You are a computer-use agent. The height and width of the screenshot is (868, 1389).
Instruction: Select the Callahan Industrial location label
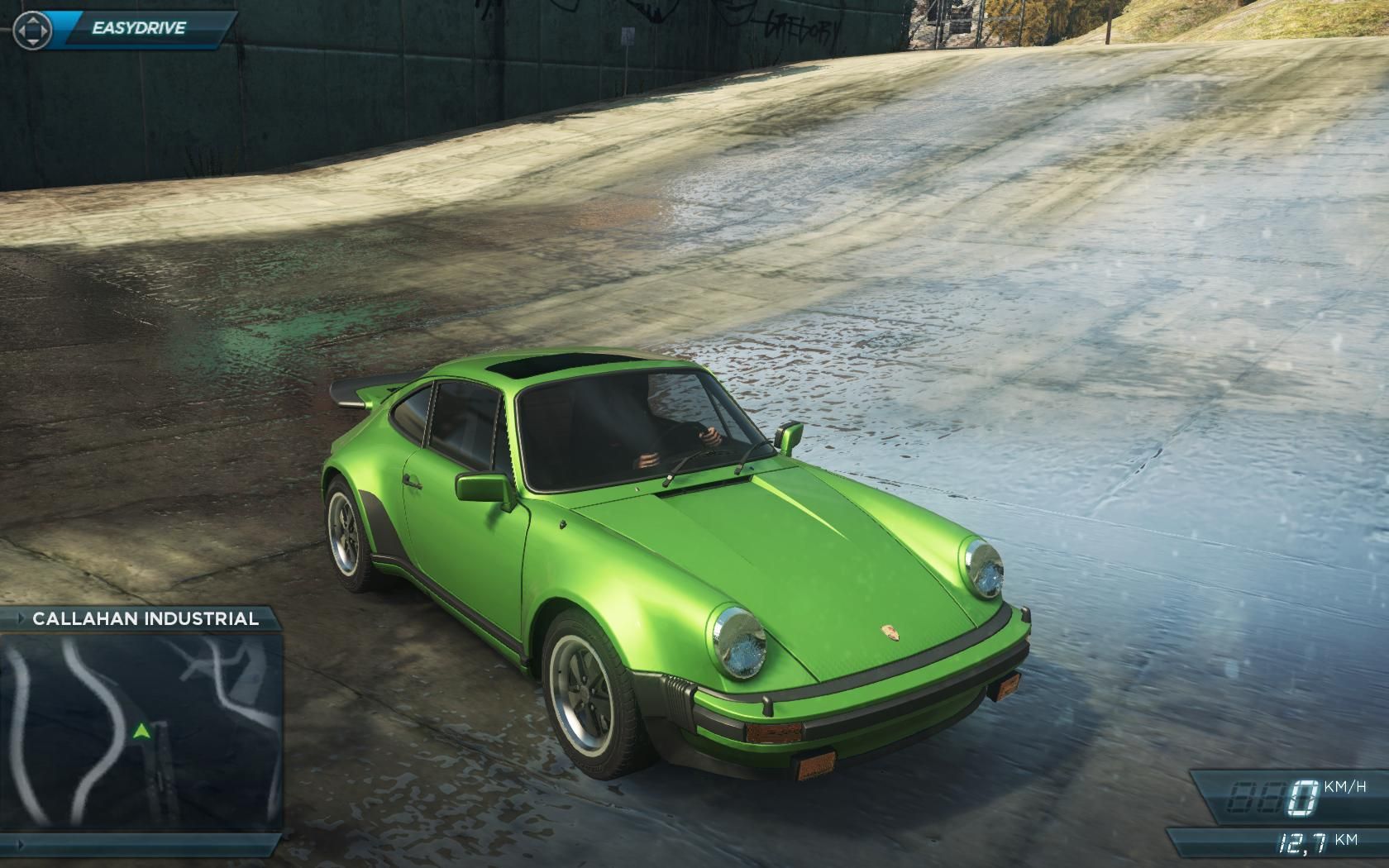(x=145, y=618)
